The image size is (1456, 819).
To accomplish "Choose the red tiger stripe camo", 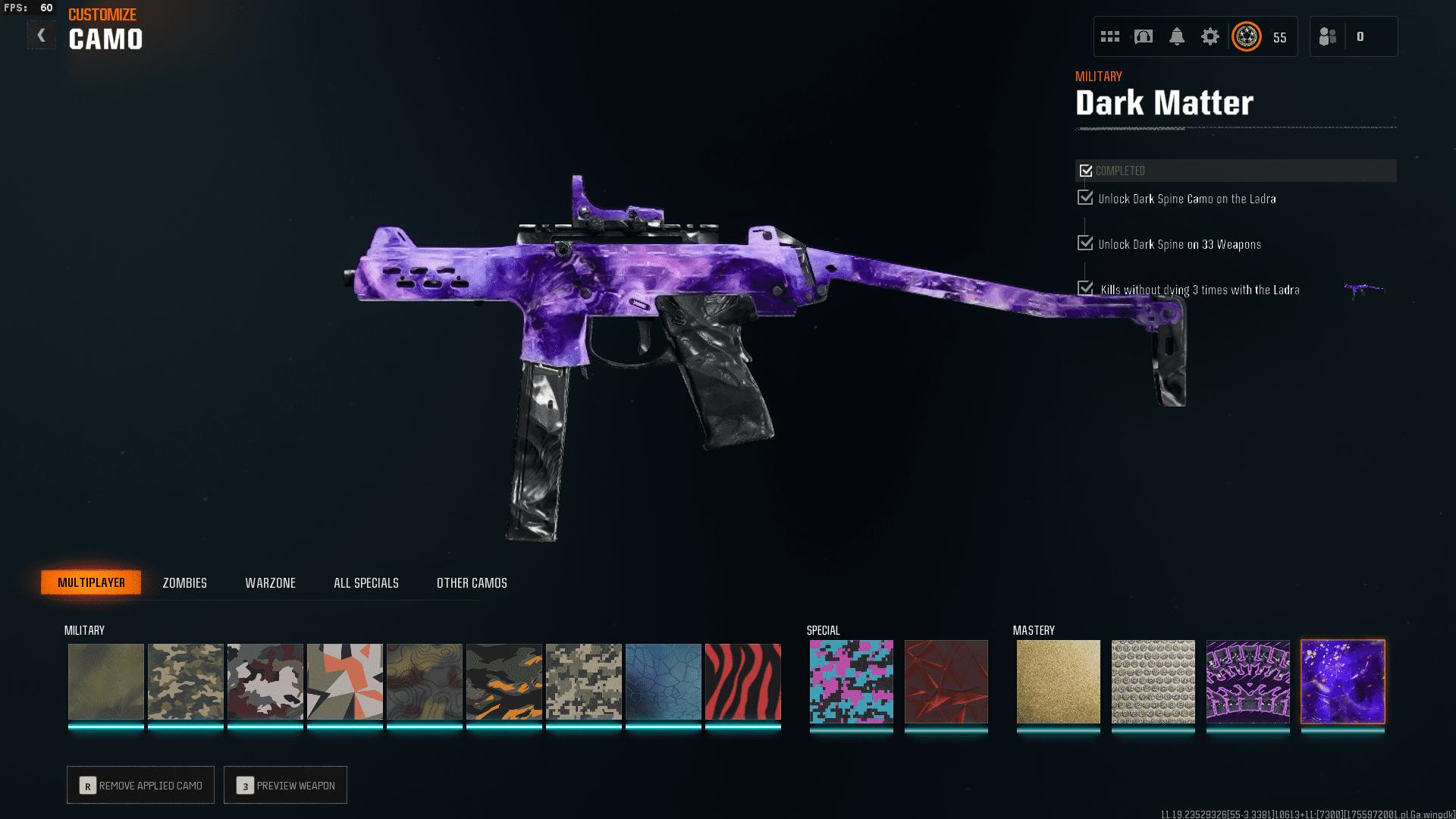I will pyautogui.click(x=742, y=681).
